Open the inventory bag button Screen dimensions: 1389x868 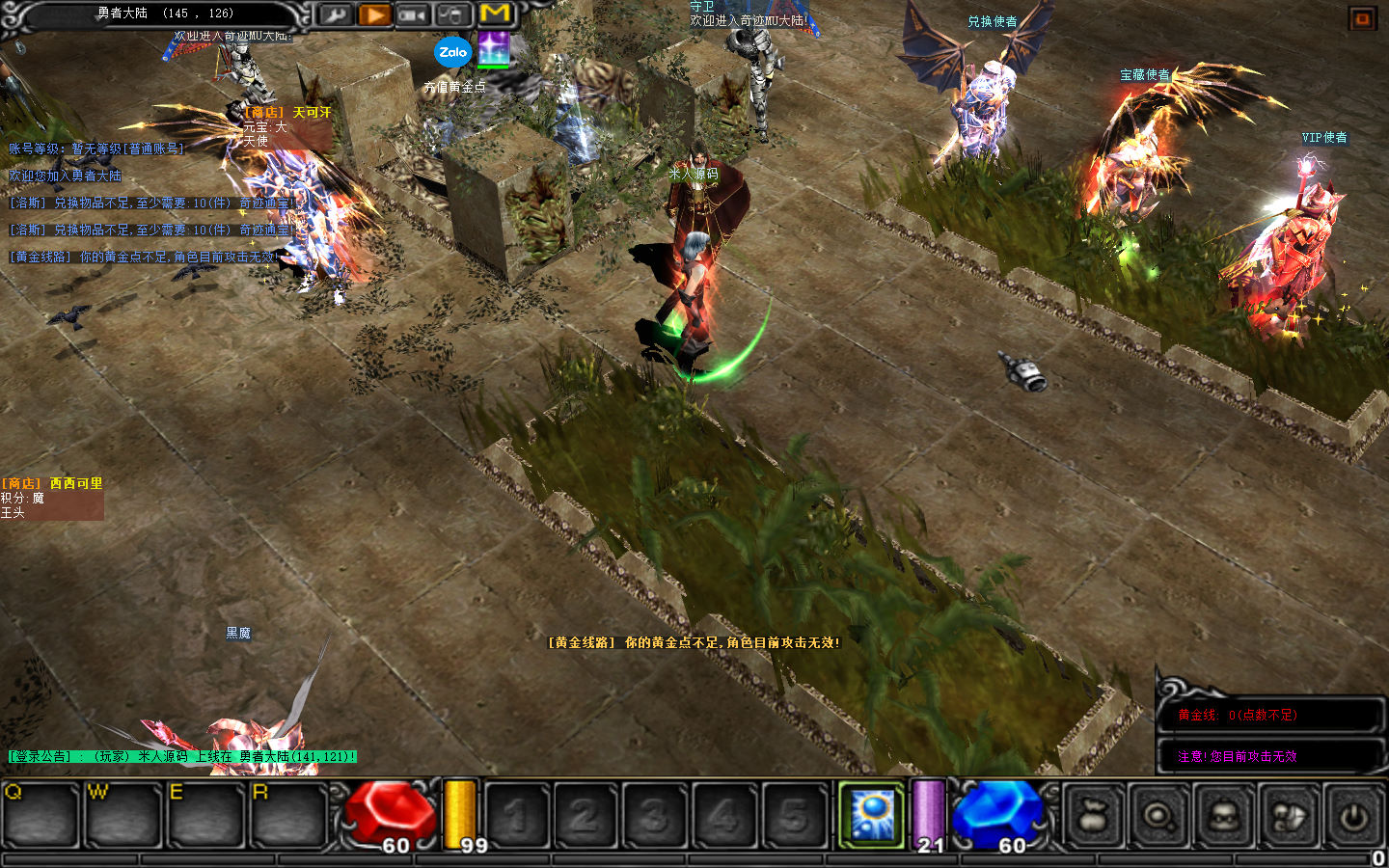point(1095,817)
